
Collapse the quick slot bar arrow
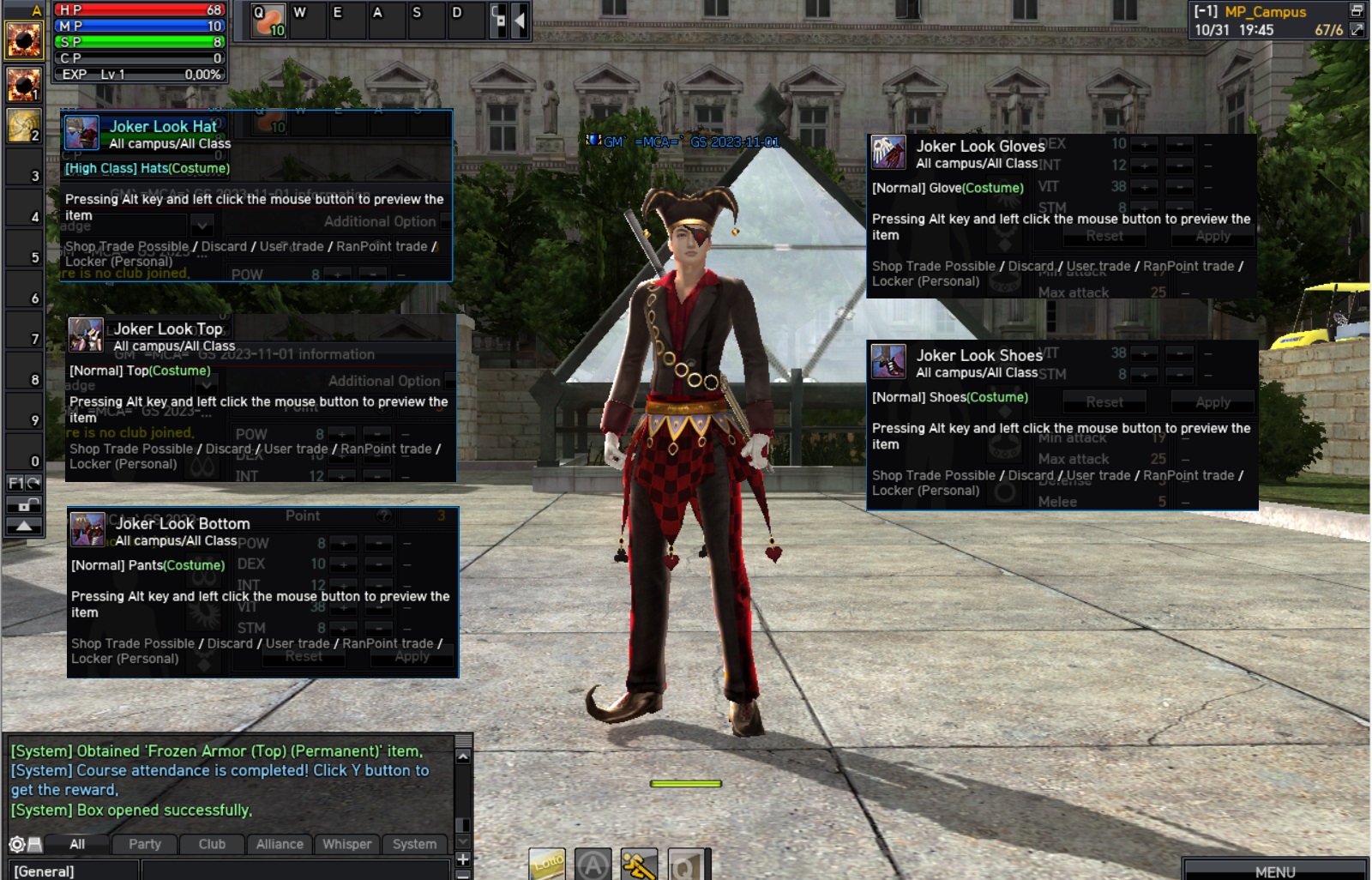pos(519,21)
